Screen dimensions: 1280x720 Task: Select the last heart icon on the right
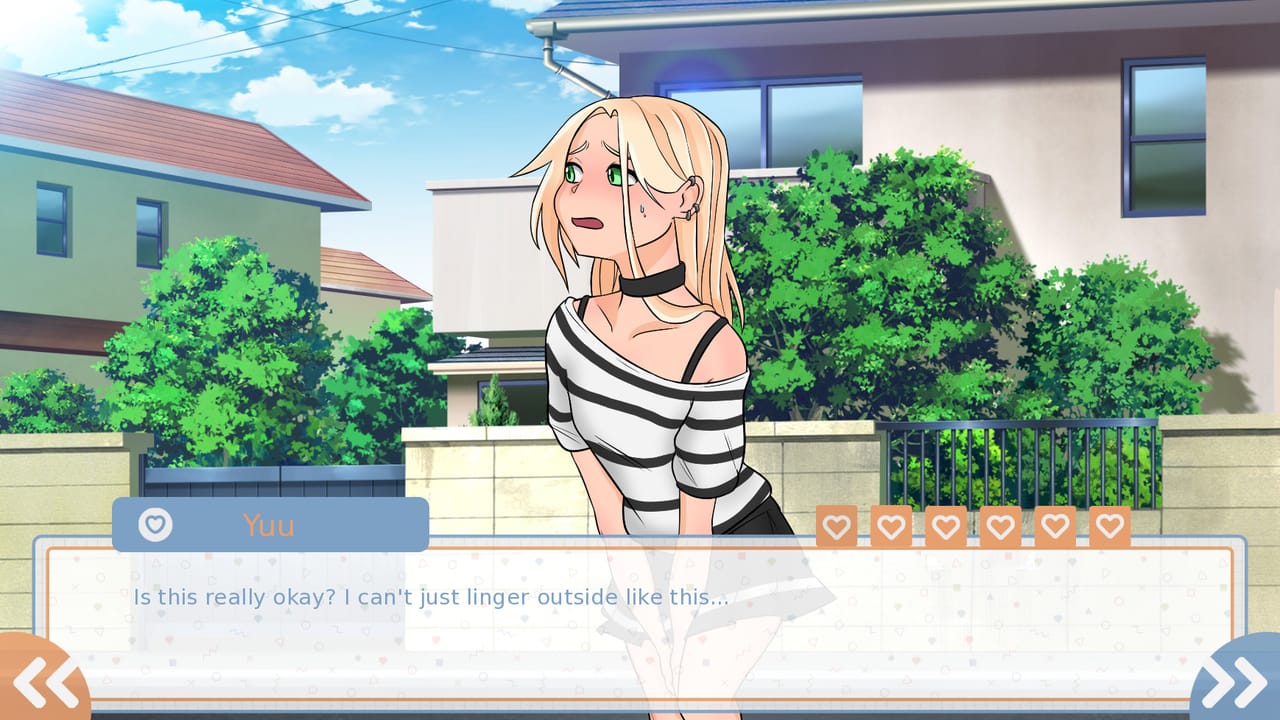[1106, 525]
